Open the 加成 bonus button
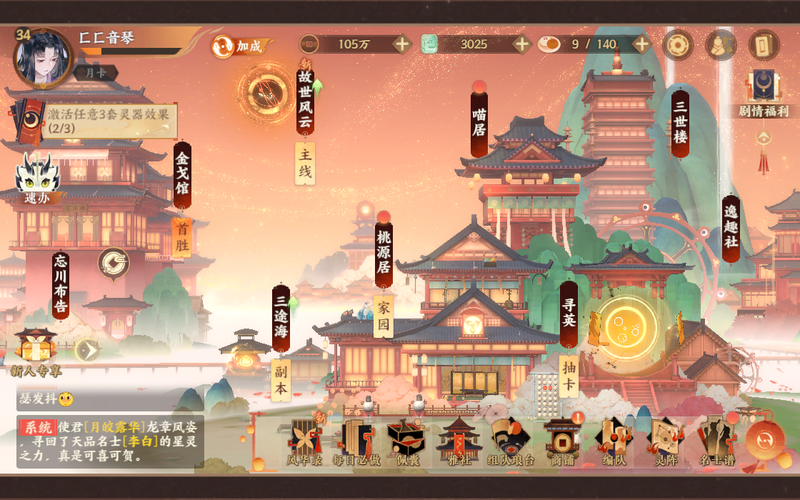Image resolution: width=800 pixels, height=500 pixels. (240, 46)
